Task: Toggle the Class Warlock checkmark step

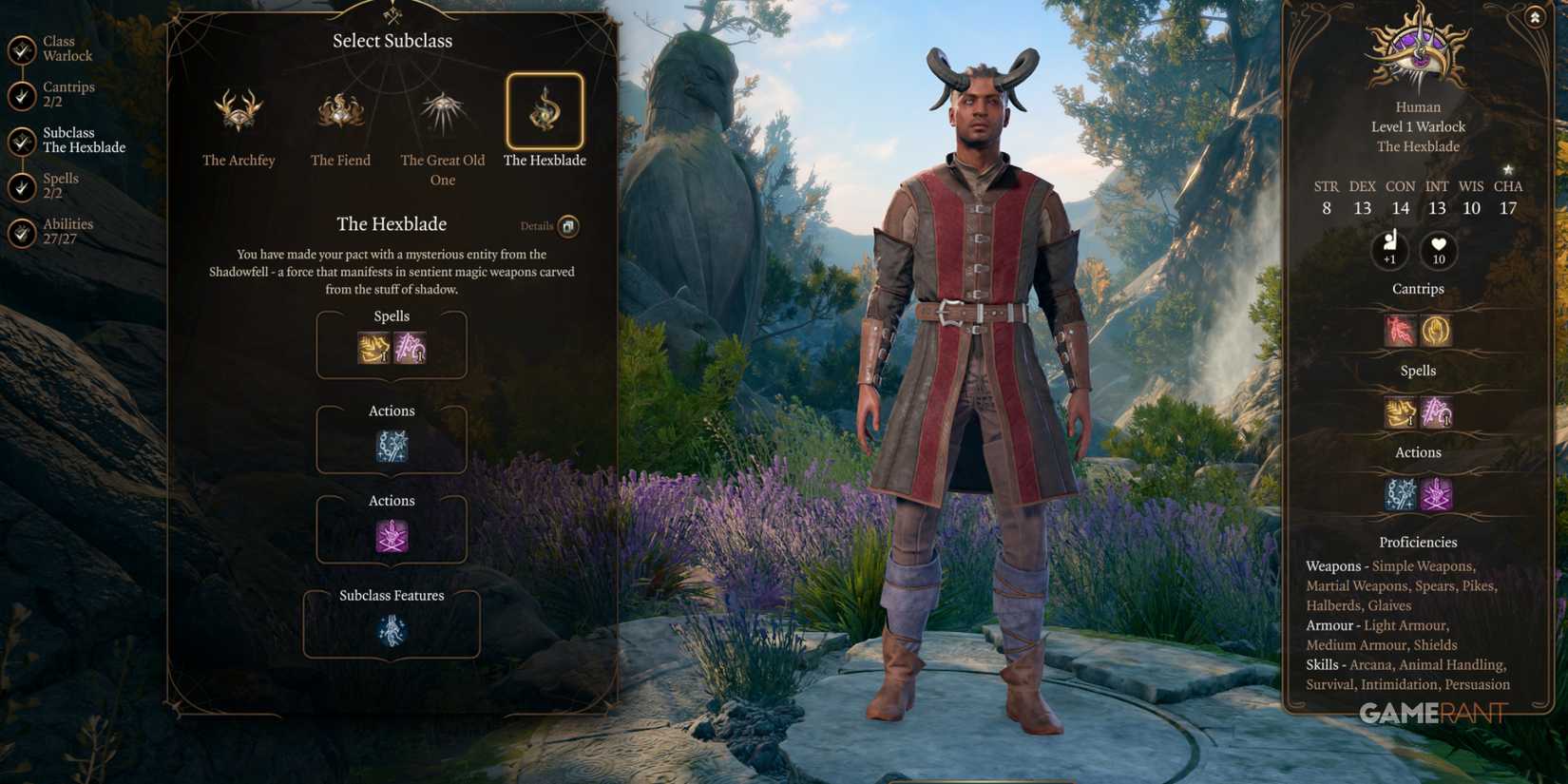Action: (21, 48)
